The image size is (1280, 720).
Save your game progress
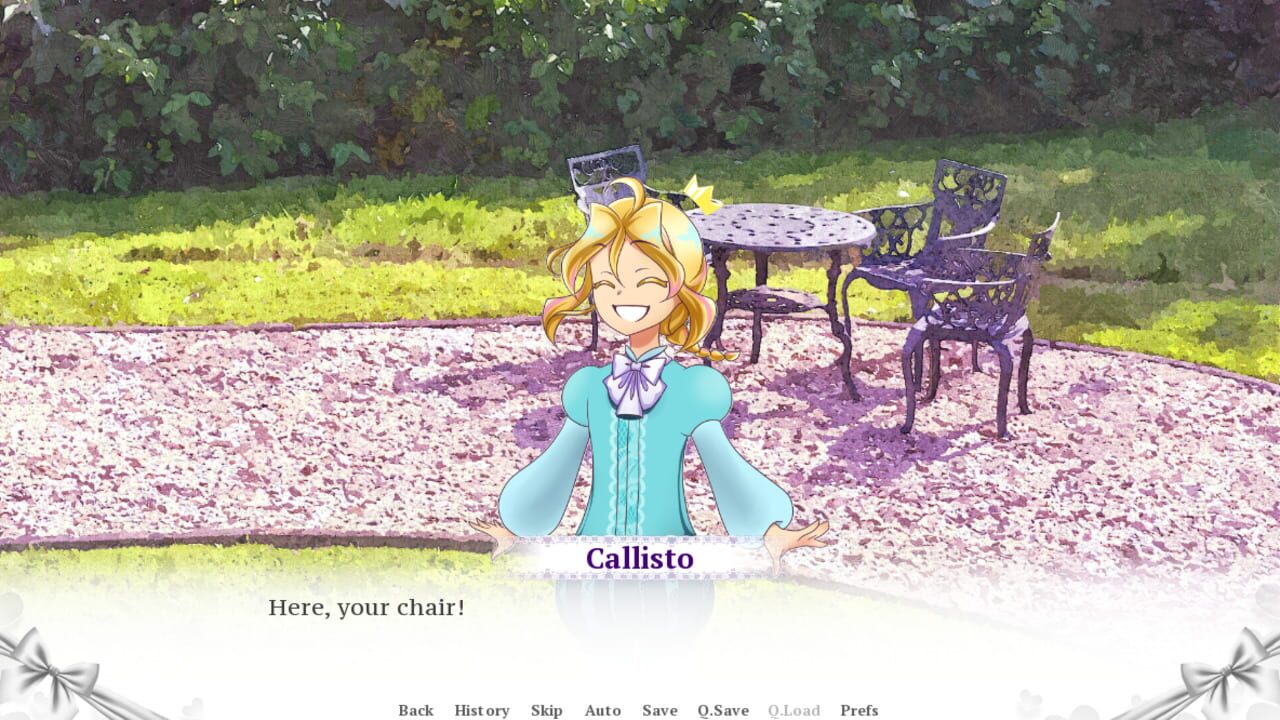[x=659, y=710]
